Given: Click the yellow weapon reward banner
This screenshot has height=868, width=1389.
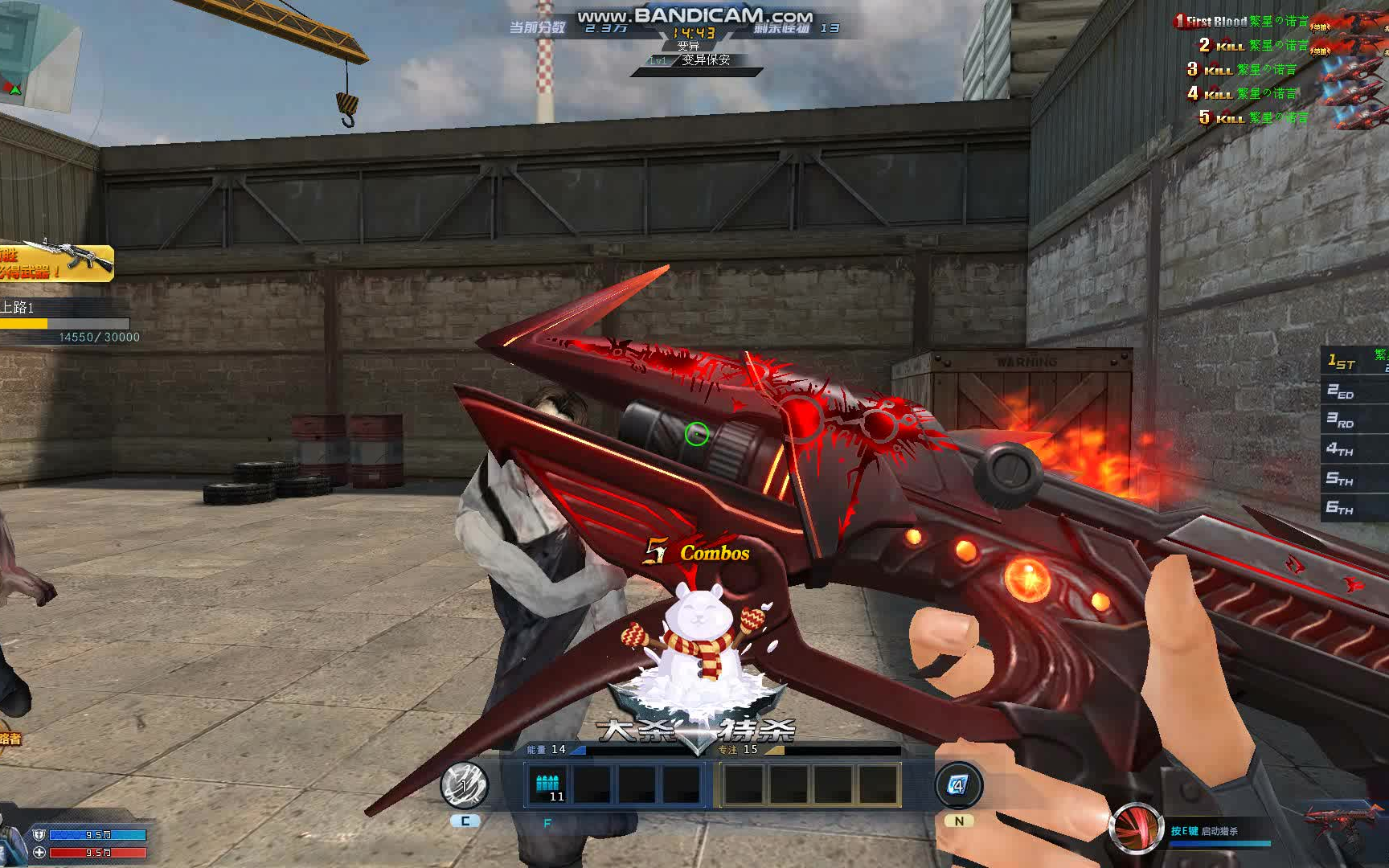Looking at the screenshot, I should pos(56,263).
